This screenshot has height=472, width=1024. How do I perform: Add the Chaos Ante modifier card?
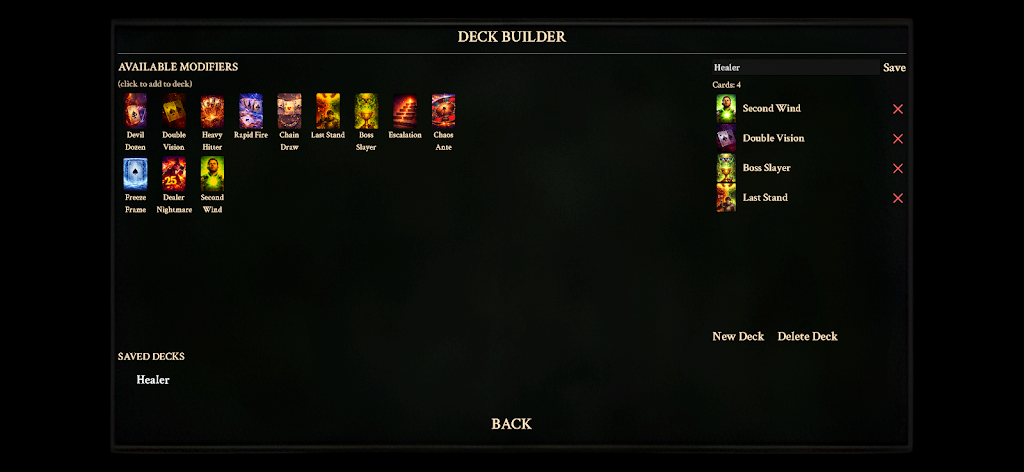point(443,111)
